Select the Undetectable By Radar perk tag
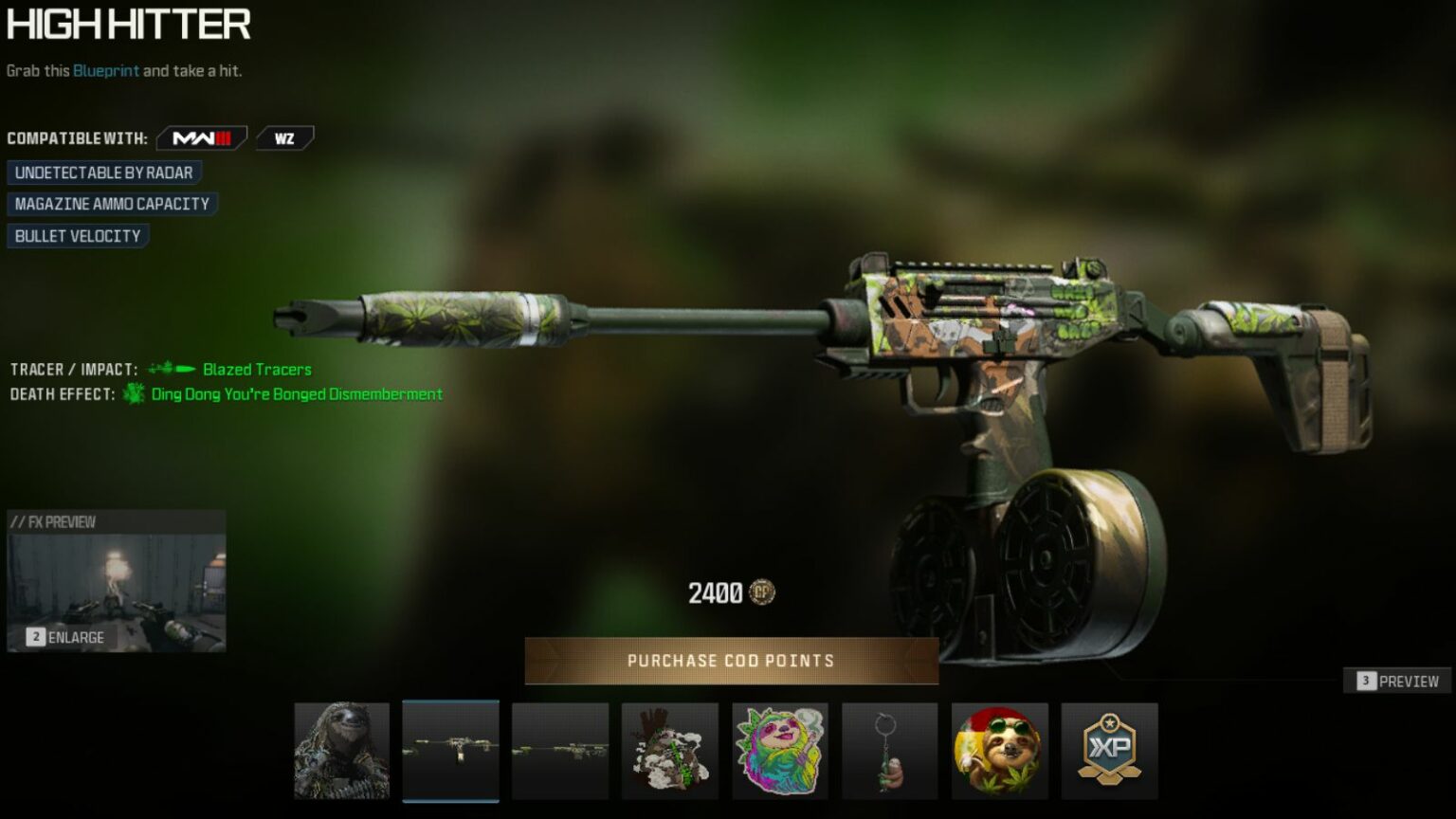The height and width of the screenshot is (819, 1456). click(x=101, y=172)
